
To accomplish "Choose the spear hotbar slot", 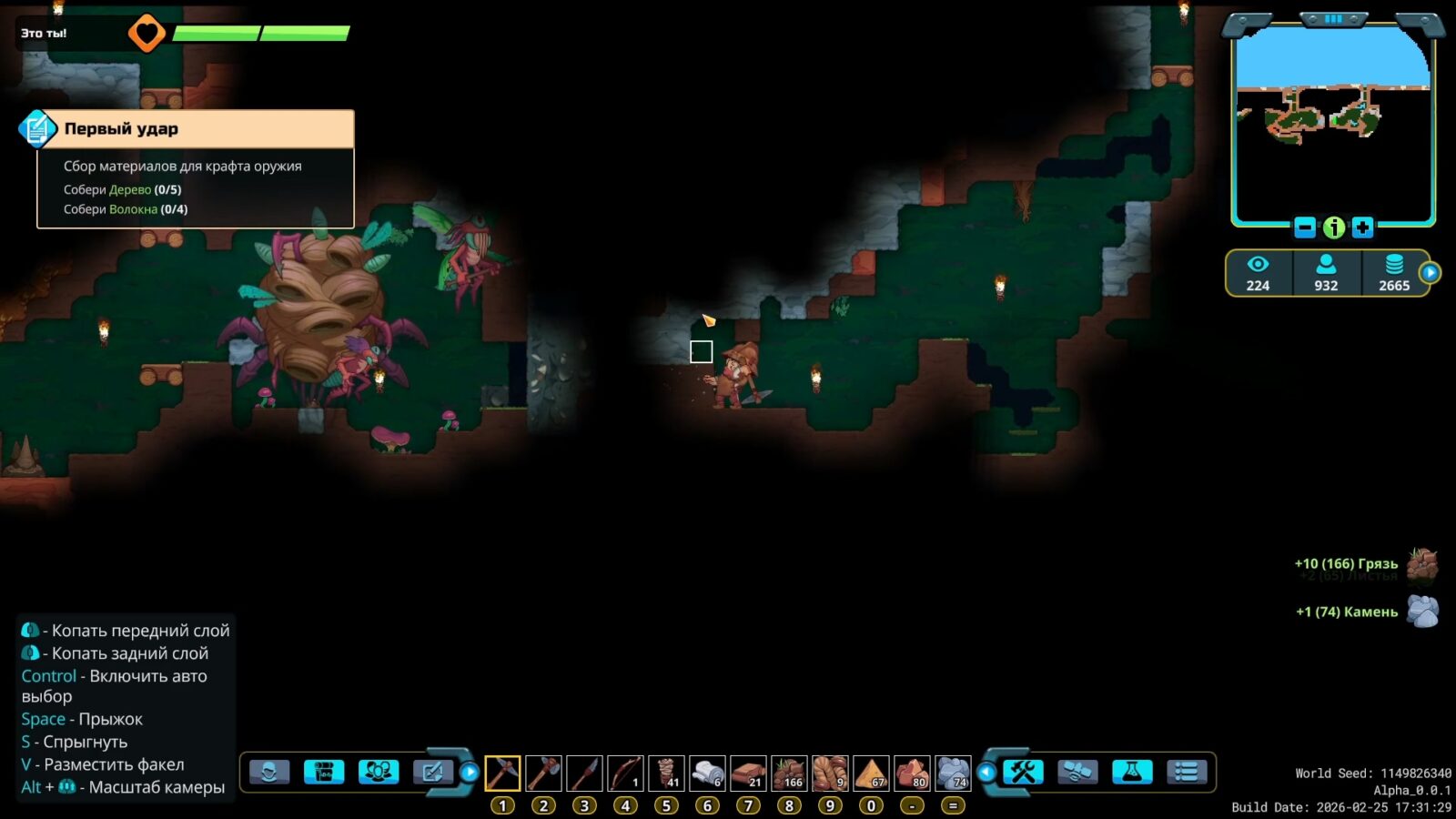I will click(584, 773).
